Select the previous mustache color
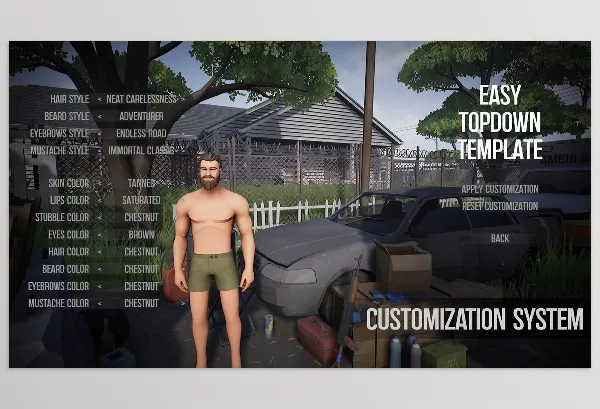 (x=98, y=302)
